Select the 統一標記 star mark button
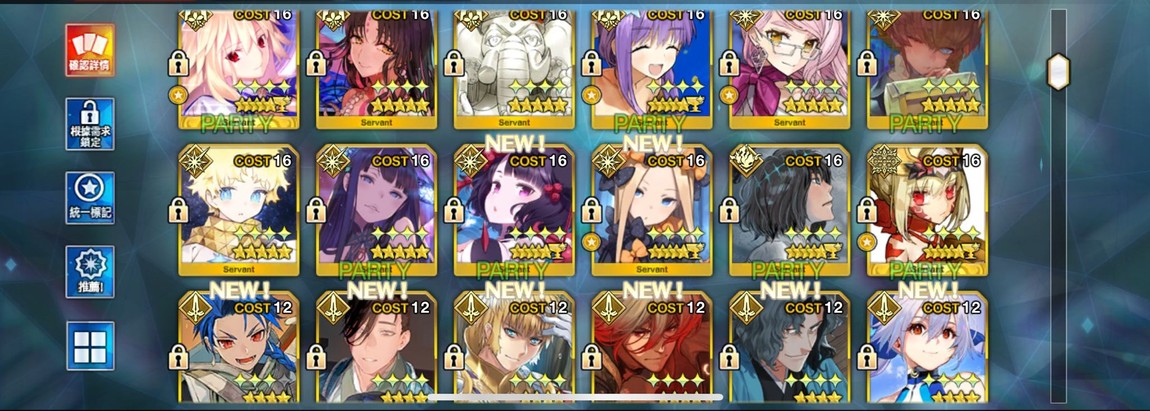The width and height of the screenshot is (1150, 411). click(90, 198)
